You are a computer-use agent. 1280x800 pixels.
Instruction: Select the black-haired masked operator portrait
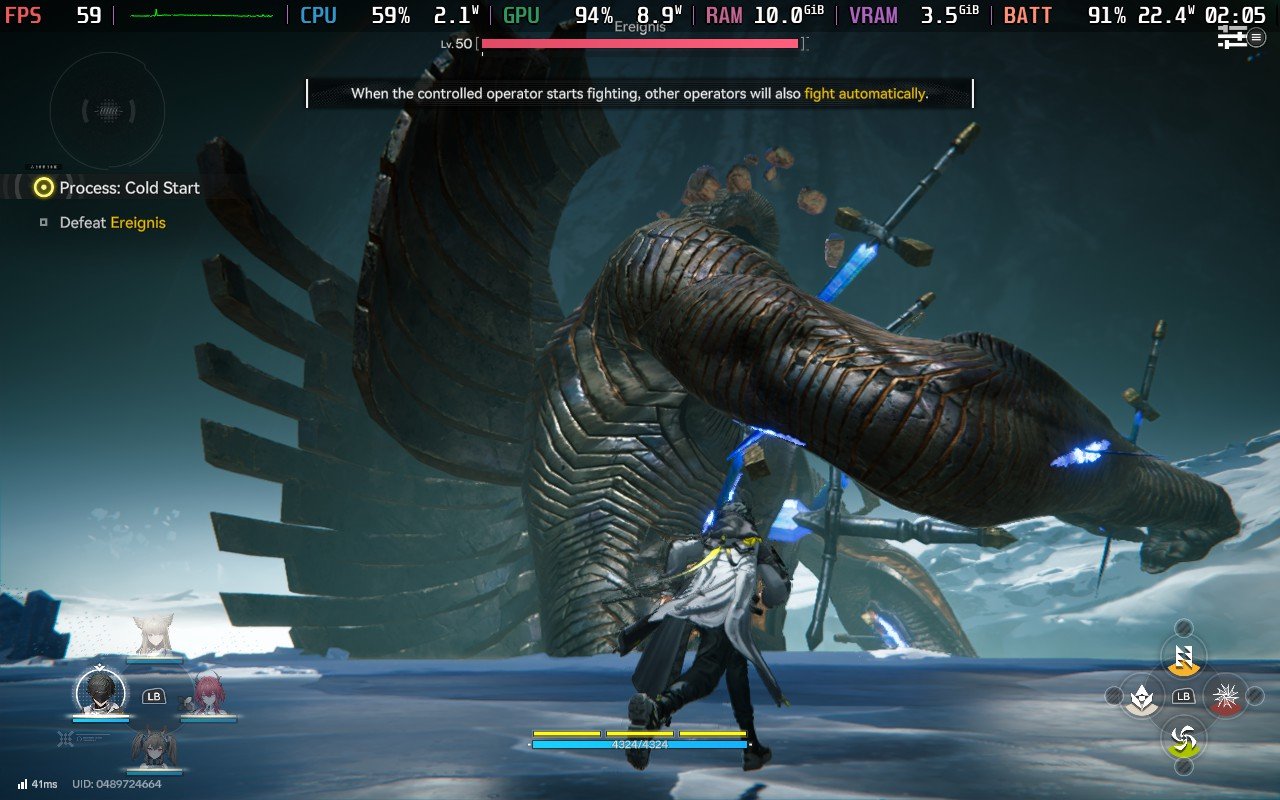click(x=101, y=692)
